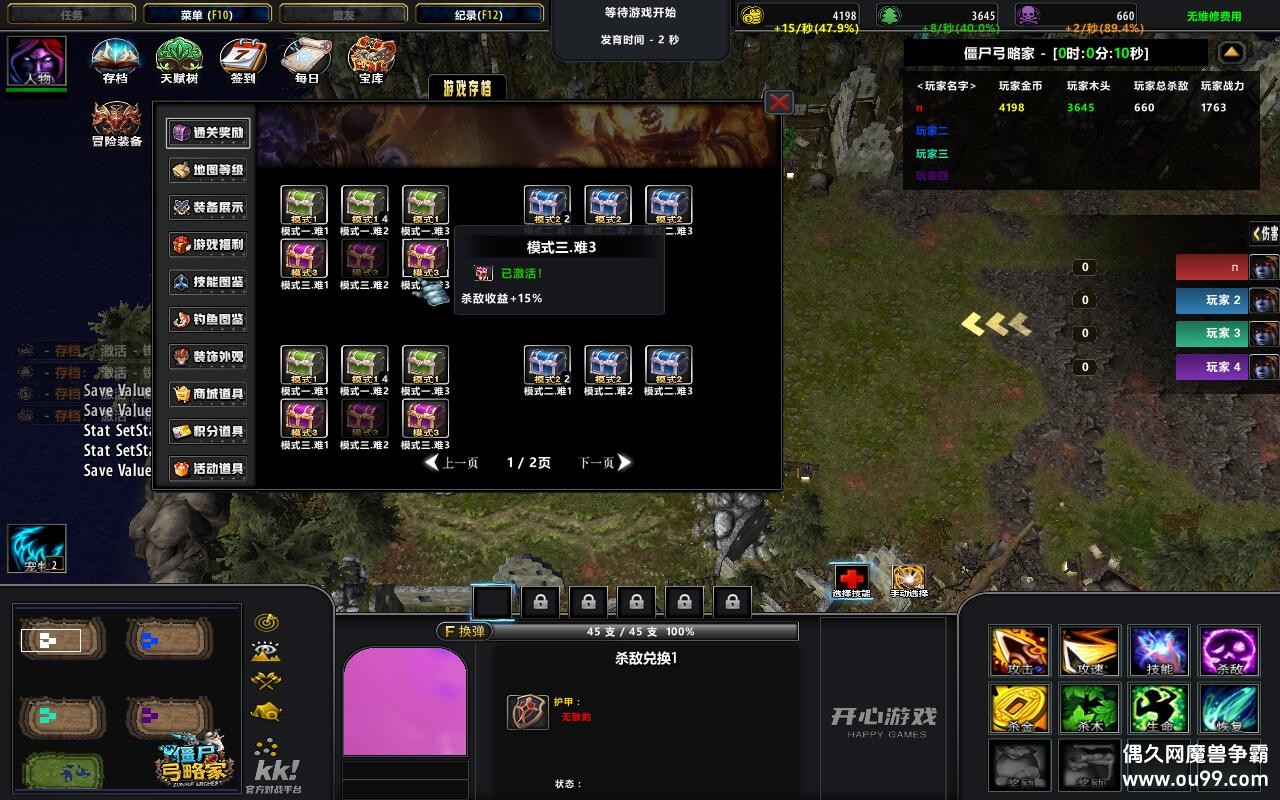Open the 冒险装备 adventure gear icon
This screenshot has height=800, width=1280.
116,124
